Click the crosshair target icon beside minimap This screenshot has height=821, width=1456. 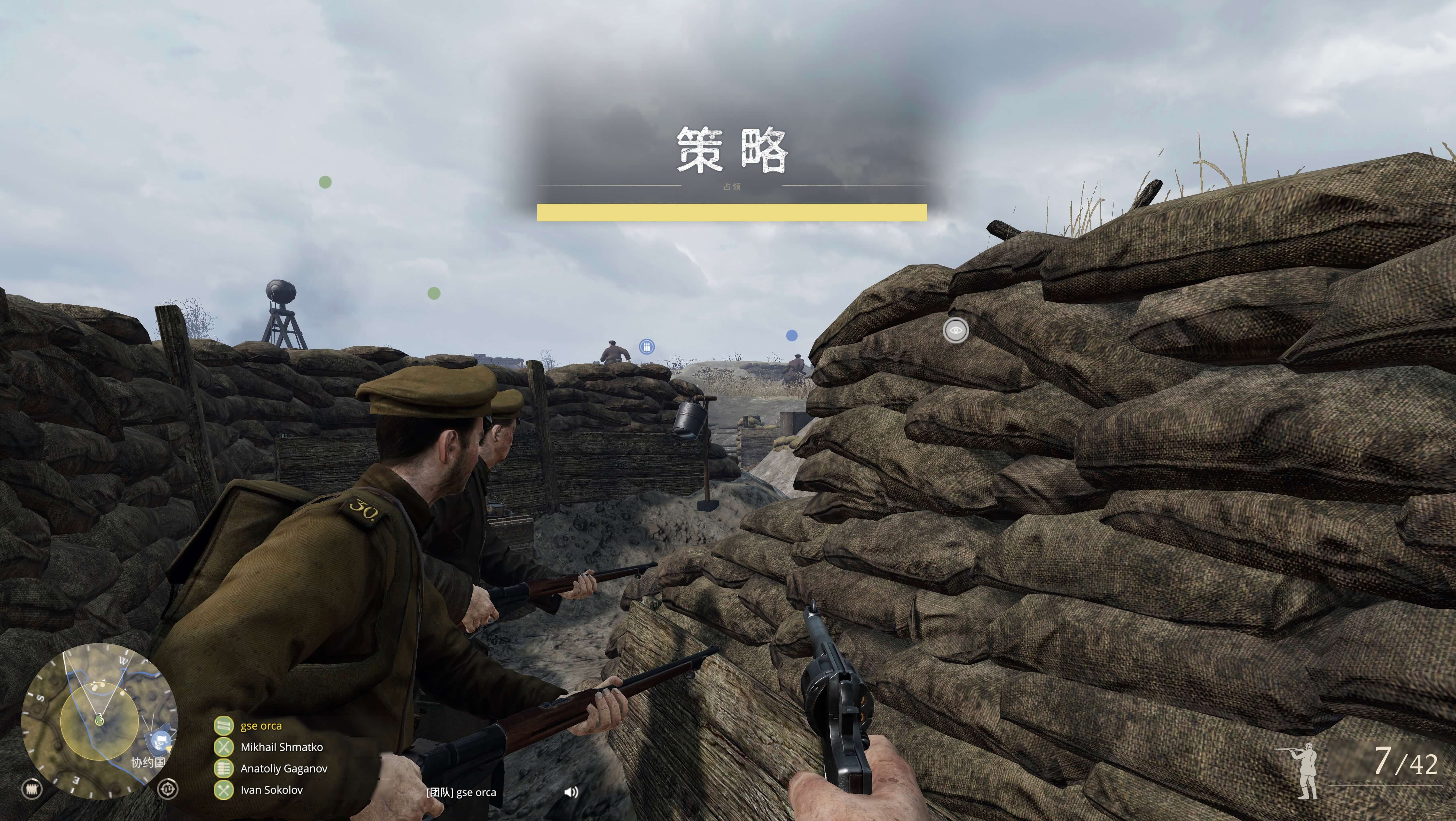pos(167,789)
